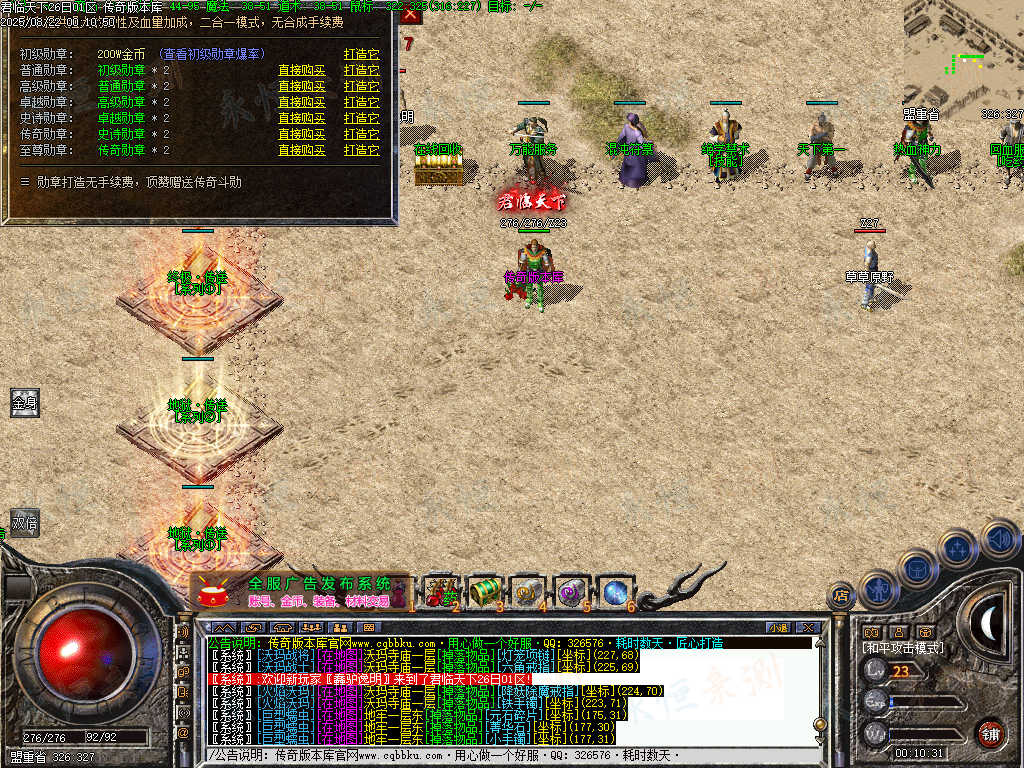Image resolution: width=1024 pixels, height=768 pixels.
Task: Toggle sound with the speaker button
Action: 999,538
